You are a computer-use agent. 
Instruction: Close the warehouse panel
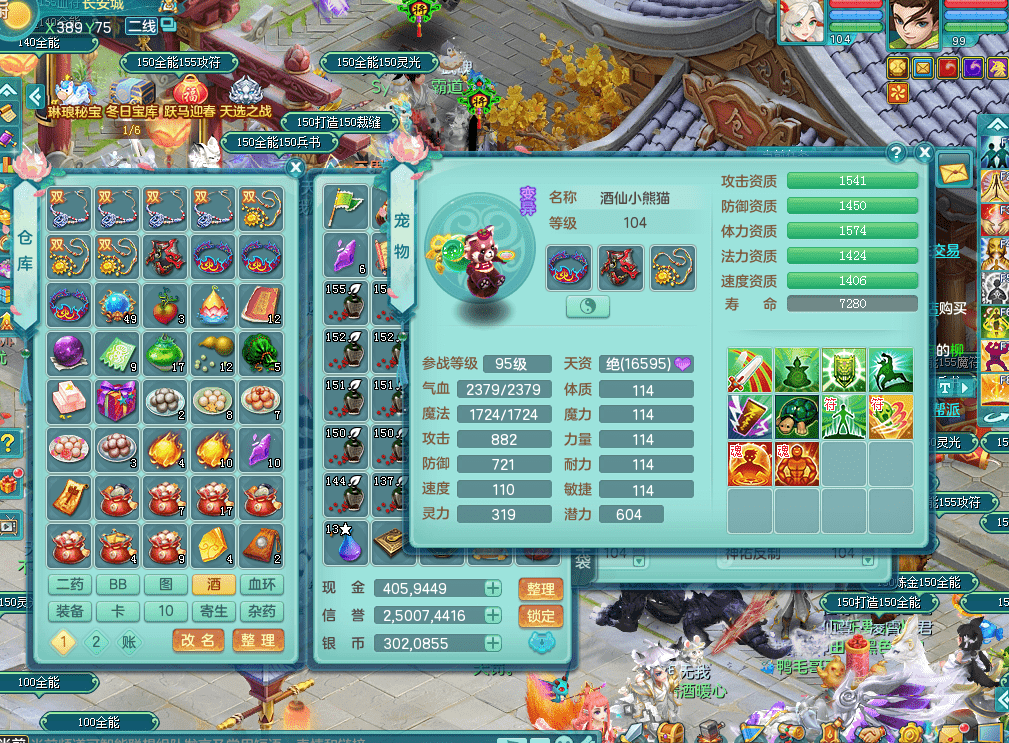click(x=295, y=168)
